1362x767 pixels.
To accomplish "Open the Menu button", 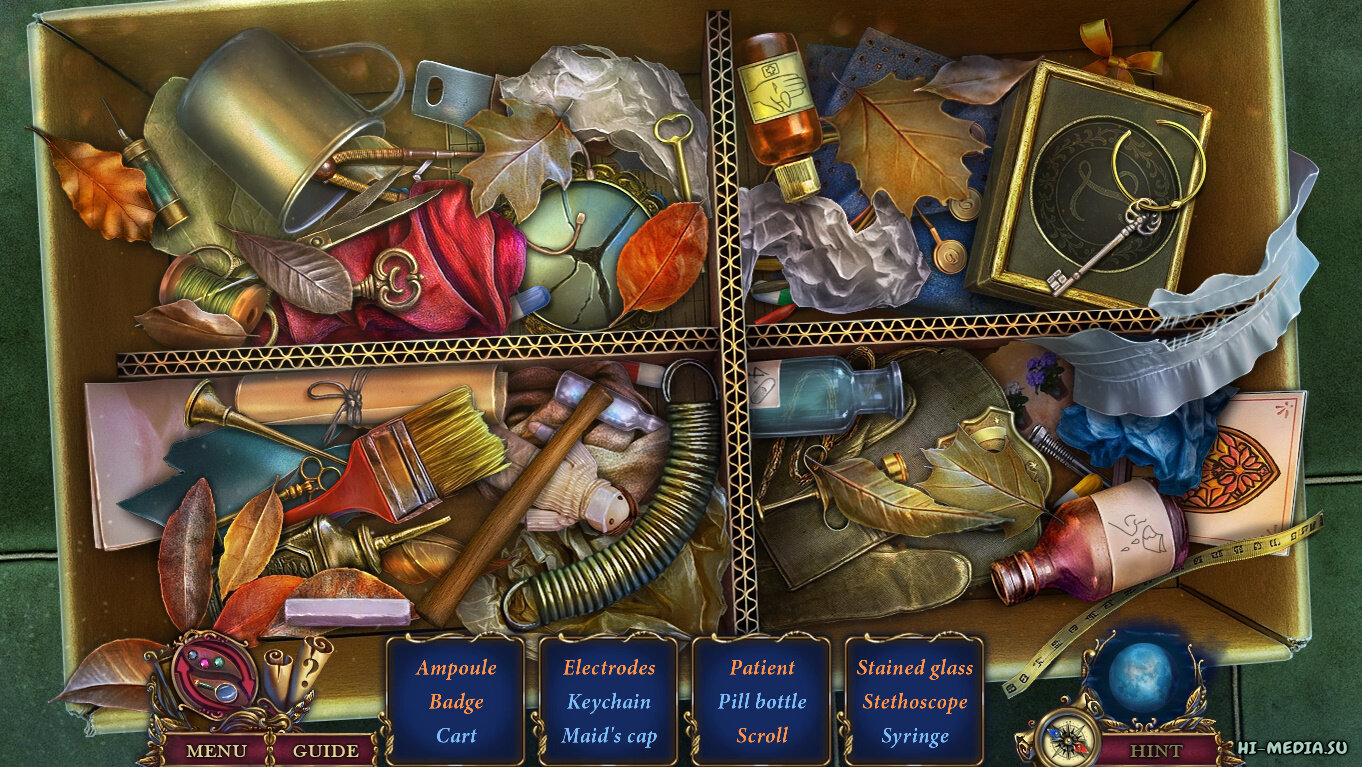I will (x=216, y=750).
